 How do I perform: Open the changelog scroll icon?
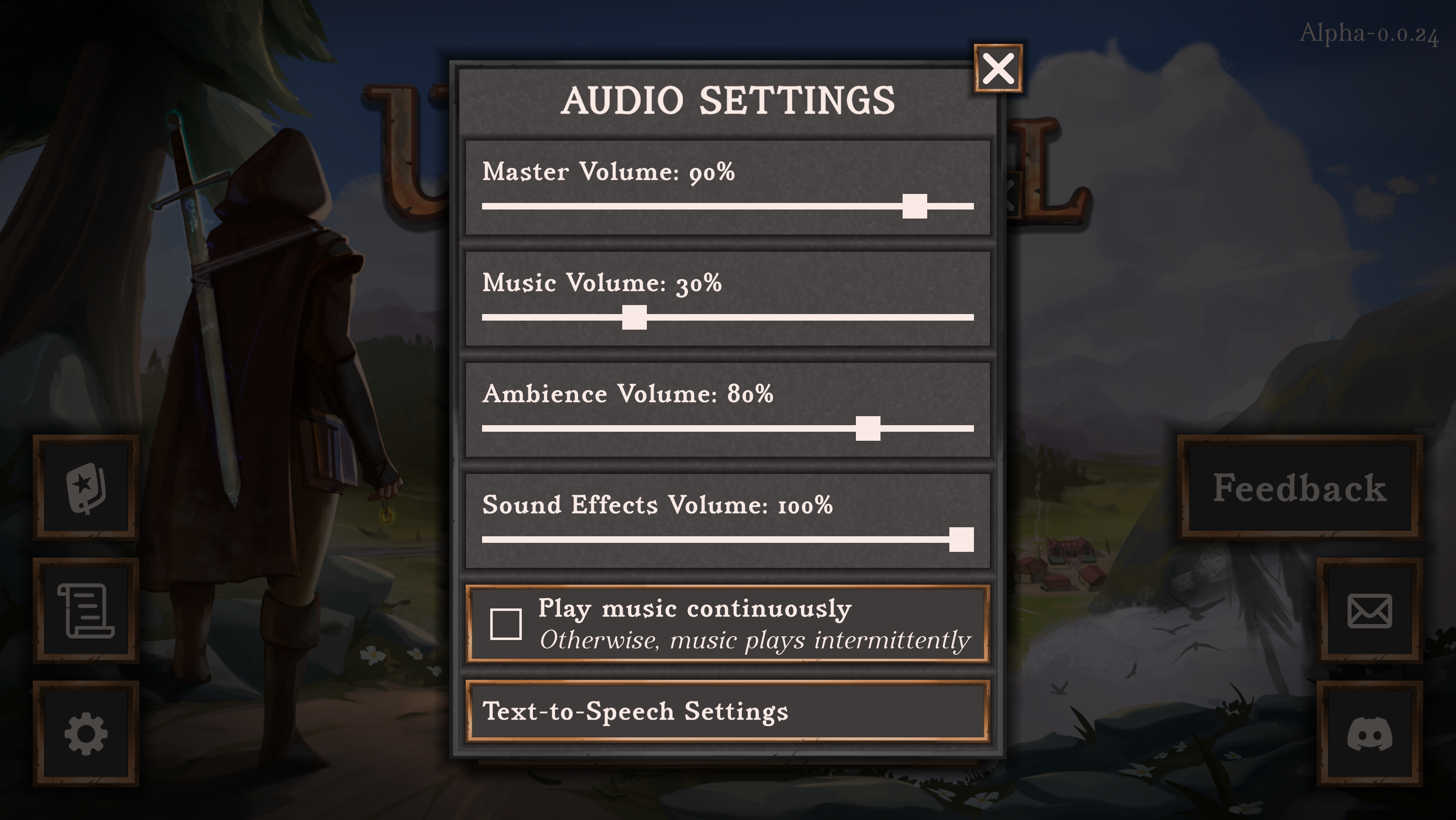coord(86,611)
